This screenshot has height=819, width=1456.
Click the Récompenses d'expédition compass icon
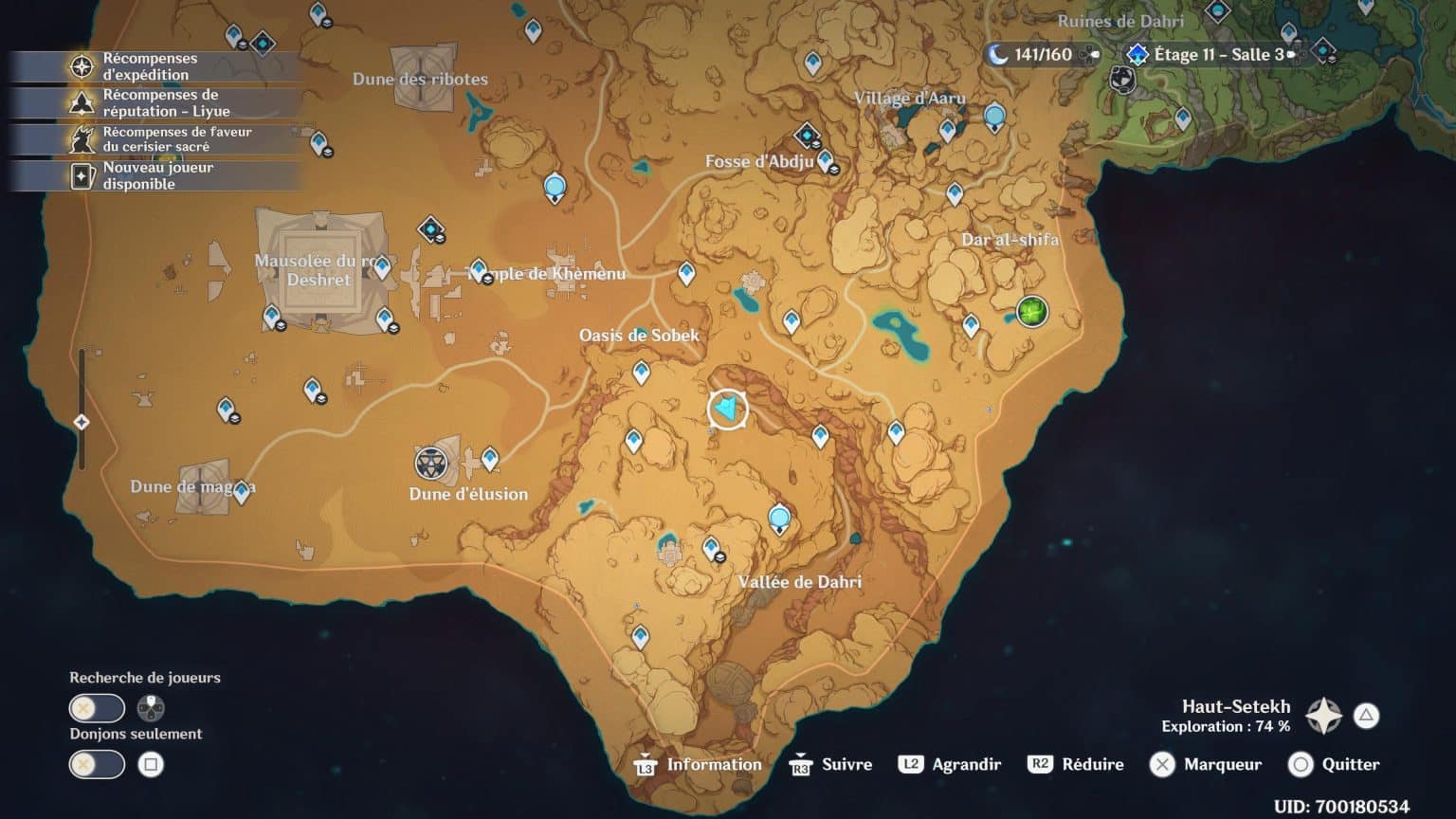pos(82,65)
